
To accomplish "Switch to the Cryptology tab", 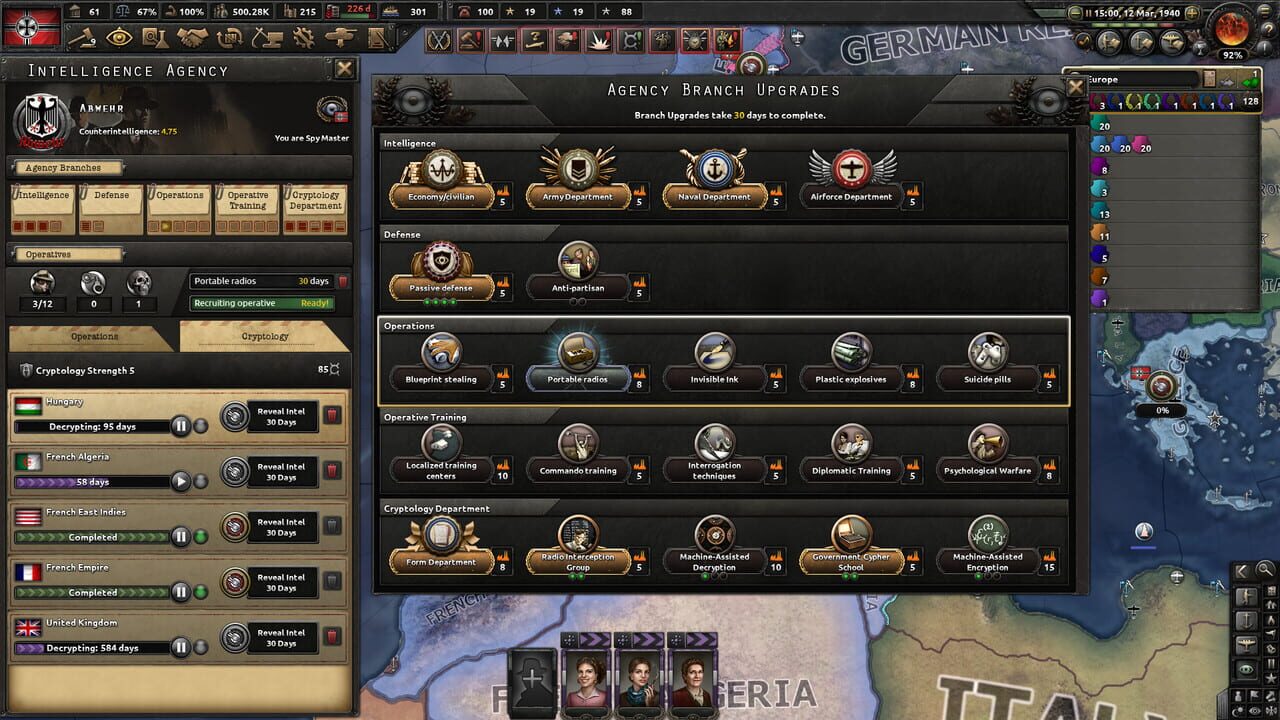I will pos(264,337).
